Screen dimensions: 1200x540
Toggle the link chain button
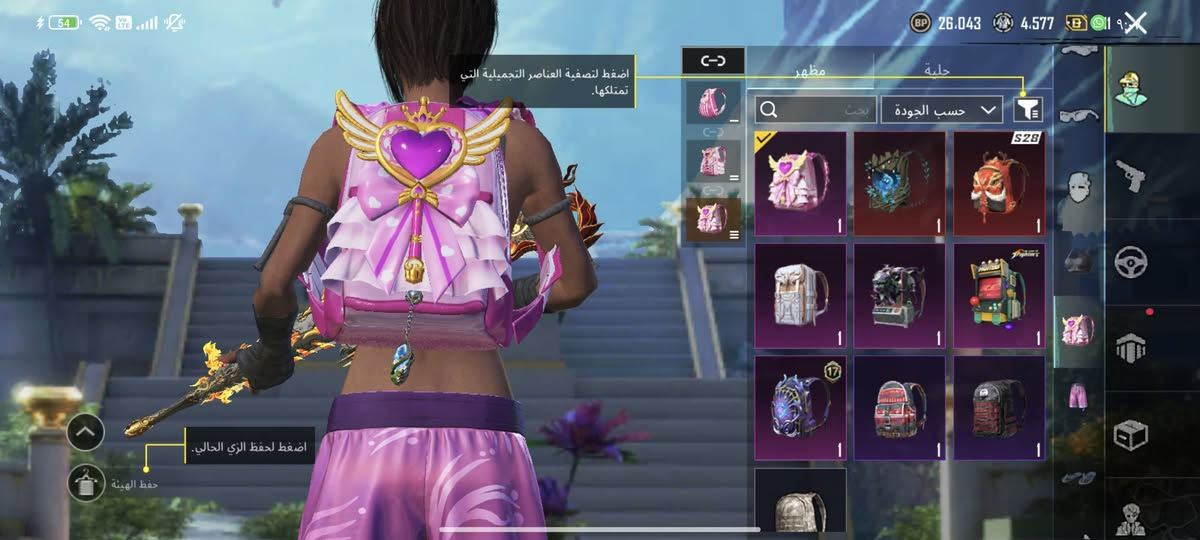pyautogui.click(x=713, y=61)
